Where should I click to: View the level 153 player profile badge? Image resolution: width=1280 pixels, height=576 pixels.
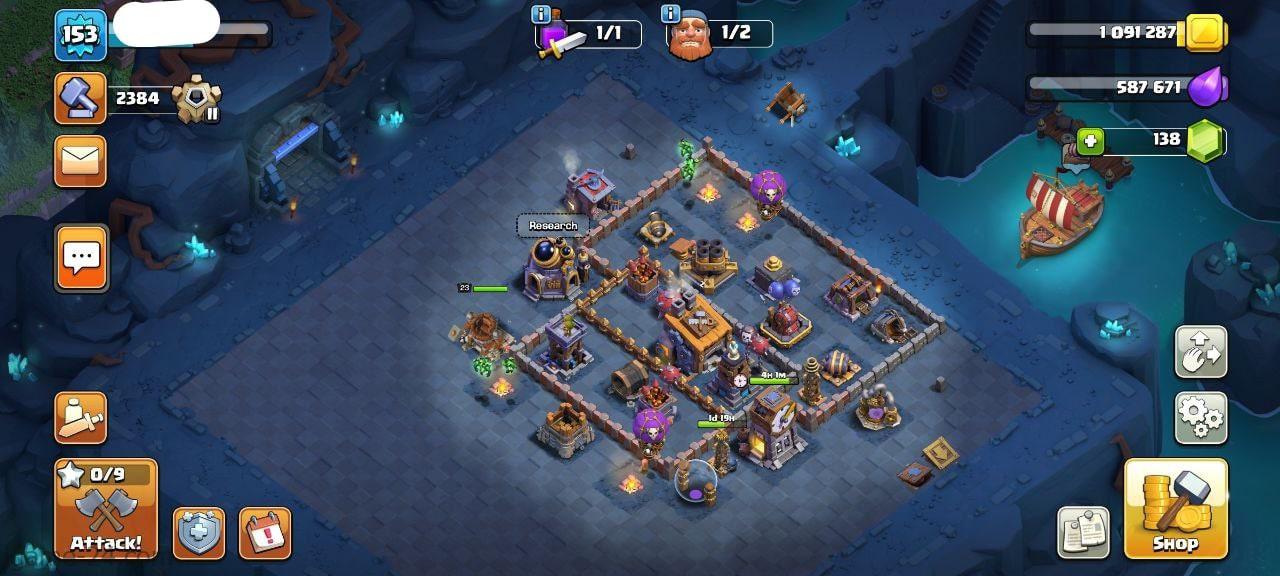[x=80, y=35]
